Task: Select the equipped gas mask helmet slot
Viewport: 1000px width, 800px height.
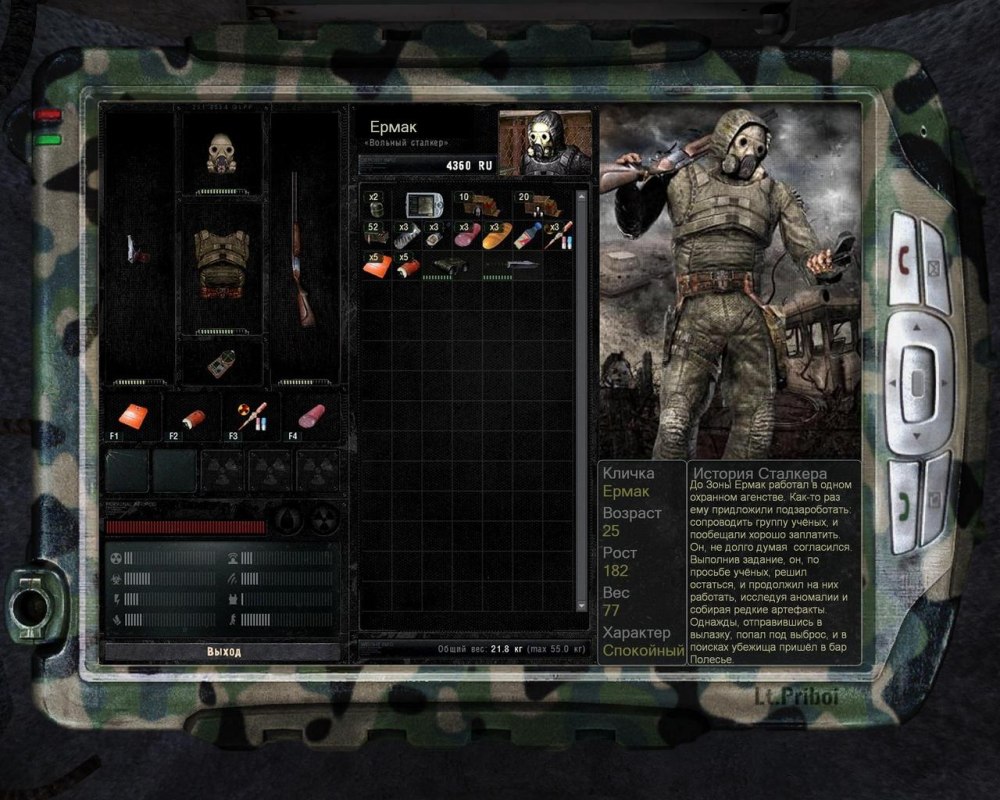Action: pyautogui.click(x=221, y=154)
